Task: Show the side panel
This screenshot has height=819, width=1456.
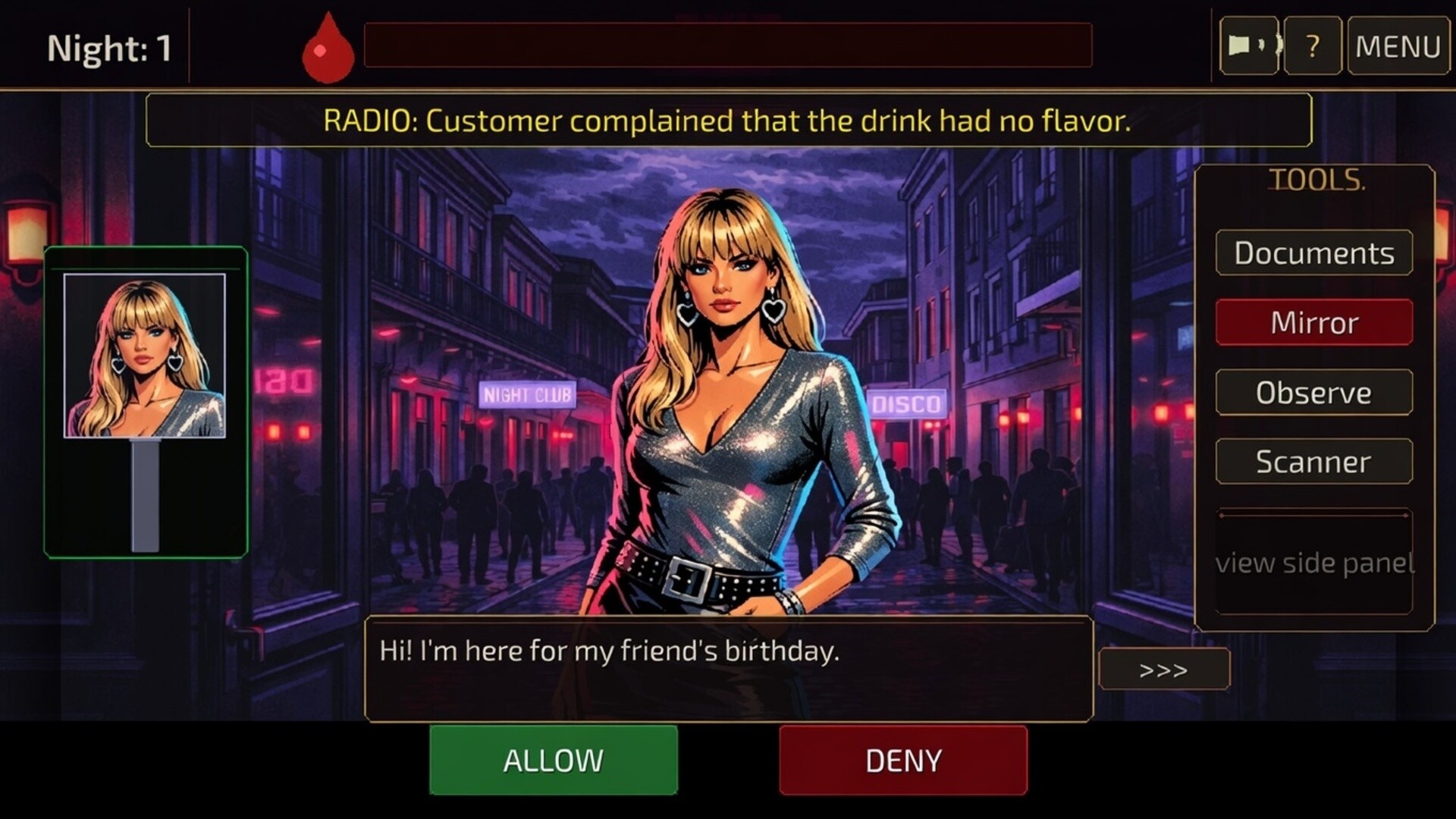Action: (x=1314, y=563)
